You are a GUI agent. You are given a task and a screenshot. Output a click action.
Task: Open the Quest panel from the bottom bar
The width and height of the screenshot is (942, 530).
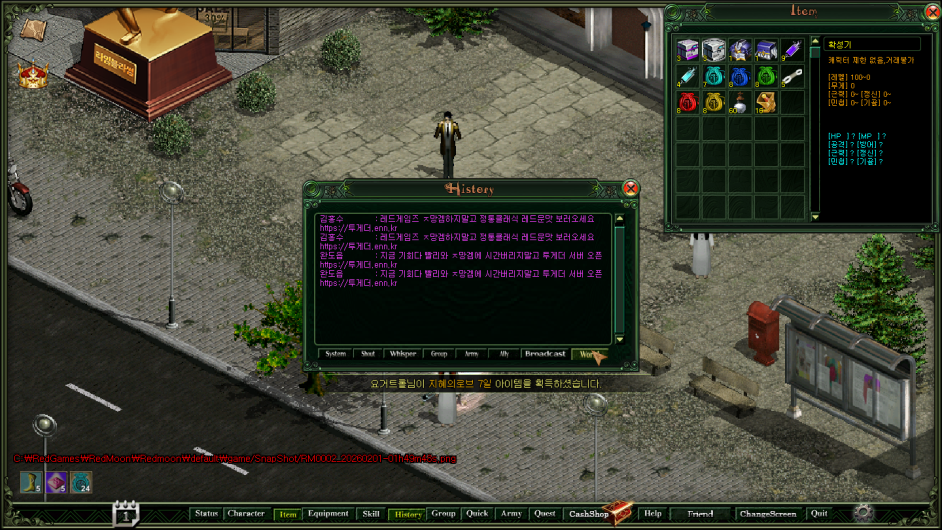[x=545, y=514]
